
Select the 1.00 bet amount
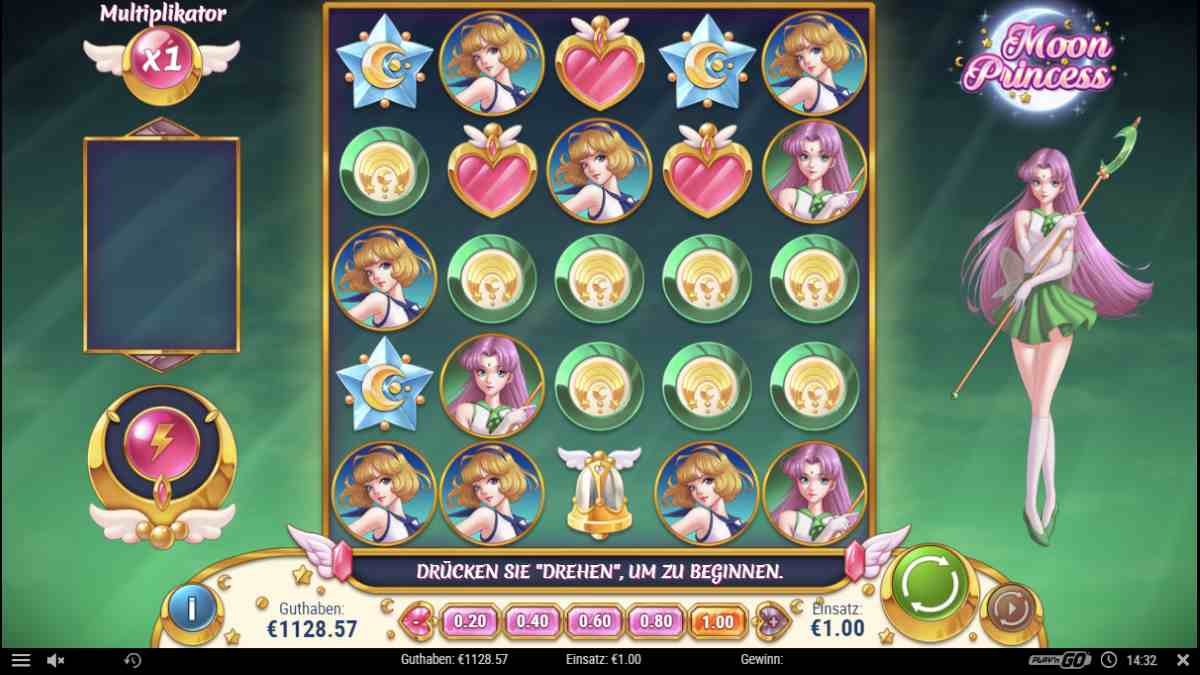pos(718,621)
